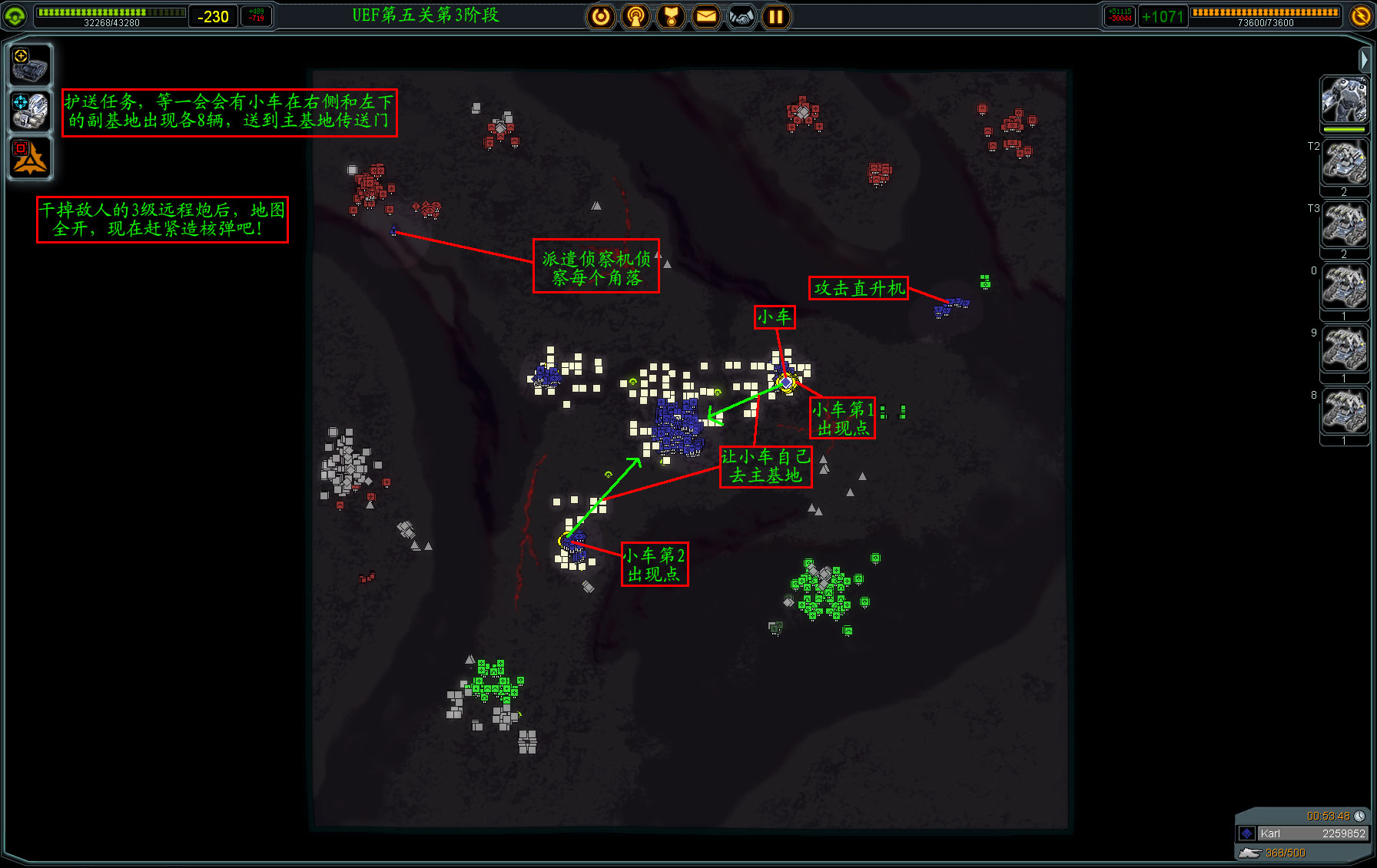Open the objectives beacon button
This screenshot has height=868, width=1377.
coord(635,16)
